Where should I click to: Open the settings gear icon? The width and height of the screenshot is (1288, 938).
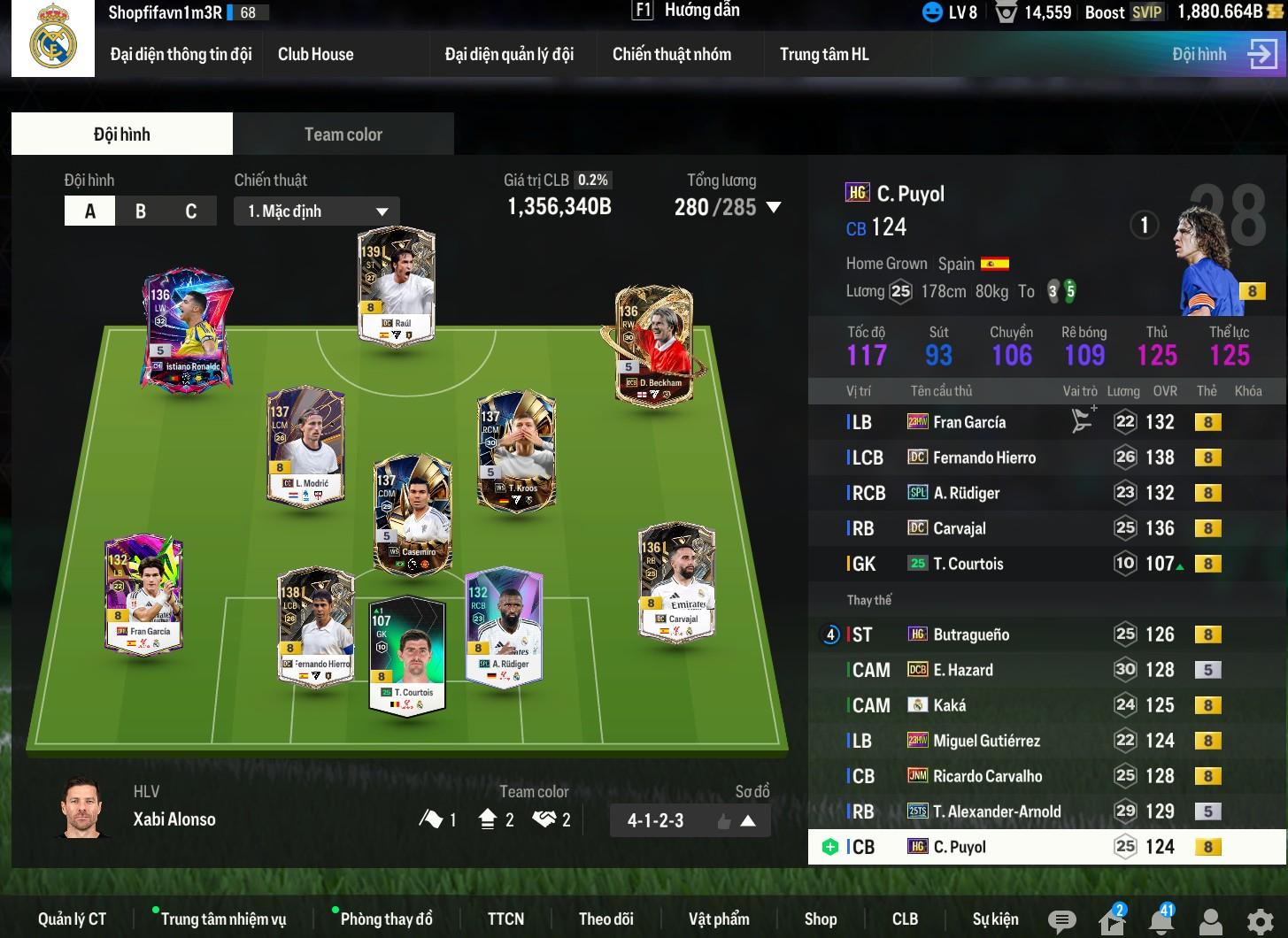(1261, 920)
